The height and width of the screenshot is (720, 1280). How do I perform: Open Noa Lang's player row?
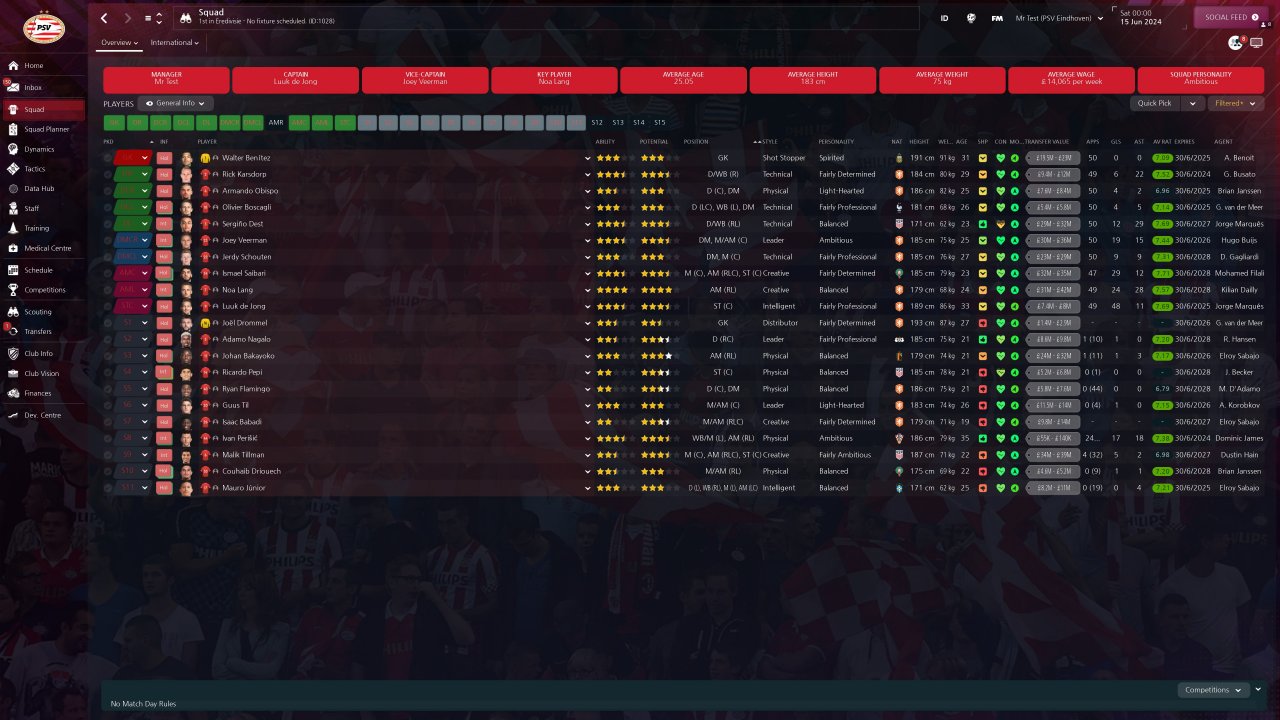pyautogui.click(x=238, y=290)
